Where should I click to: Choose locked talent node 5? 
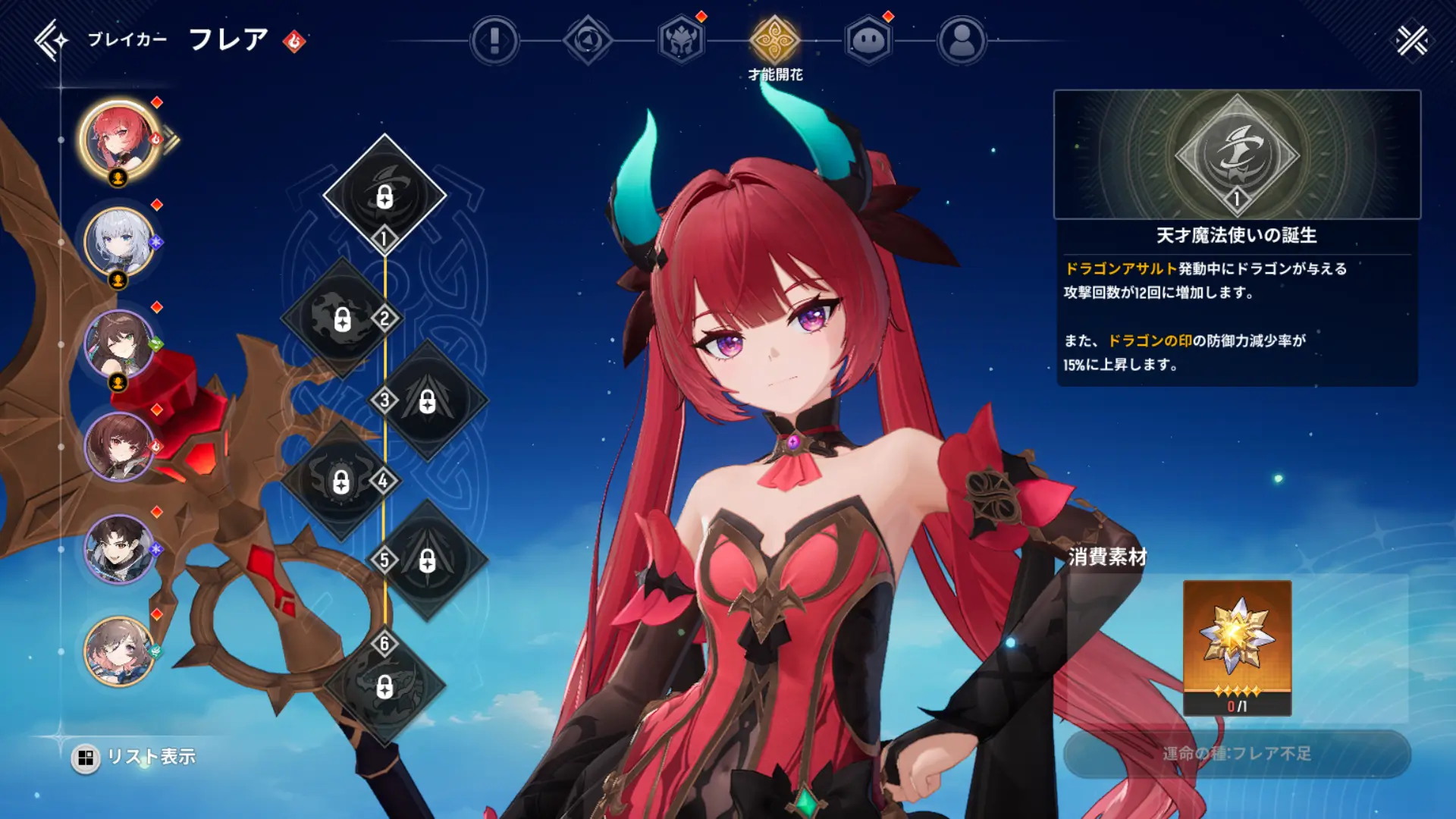point(428,560)
